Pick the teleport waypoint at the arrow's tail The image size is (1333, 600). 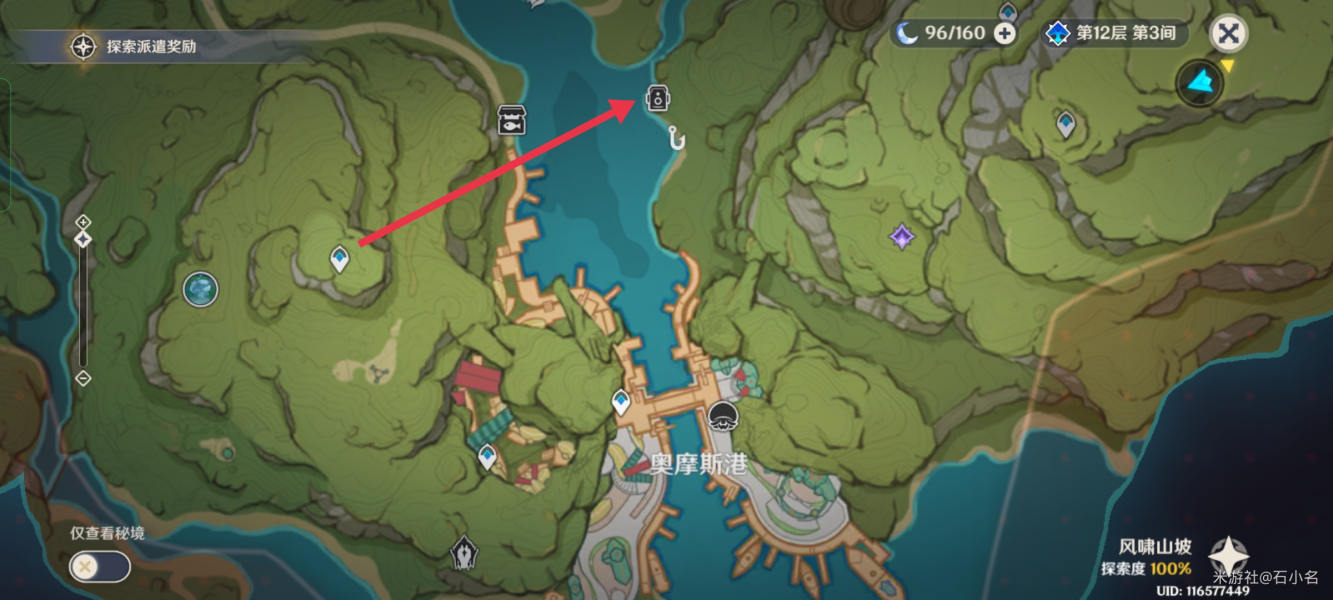[x=340, y=259]
